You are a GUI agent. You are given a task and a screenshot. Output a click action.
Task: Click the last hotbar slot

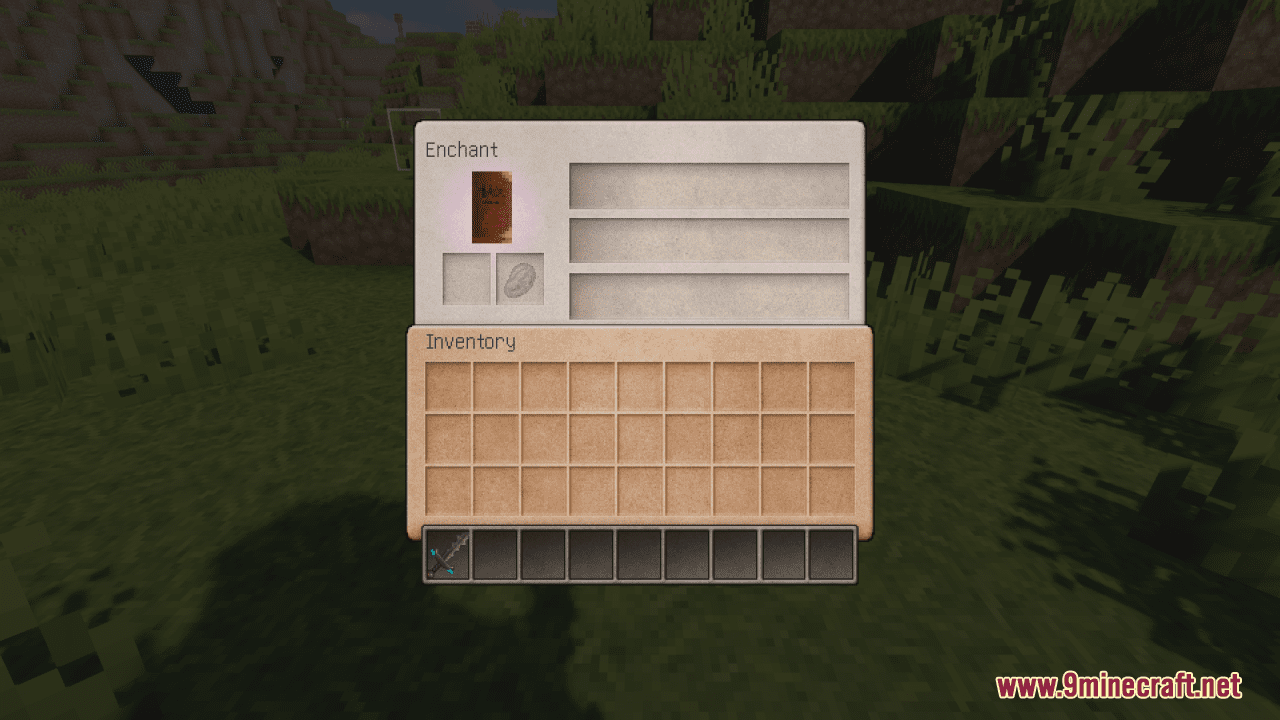[x=831, y=555]
